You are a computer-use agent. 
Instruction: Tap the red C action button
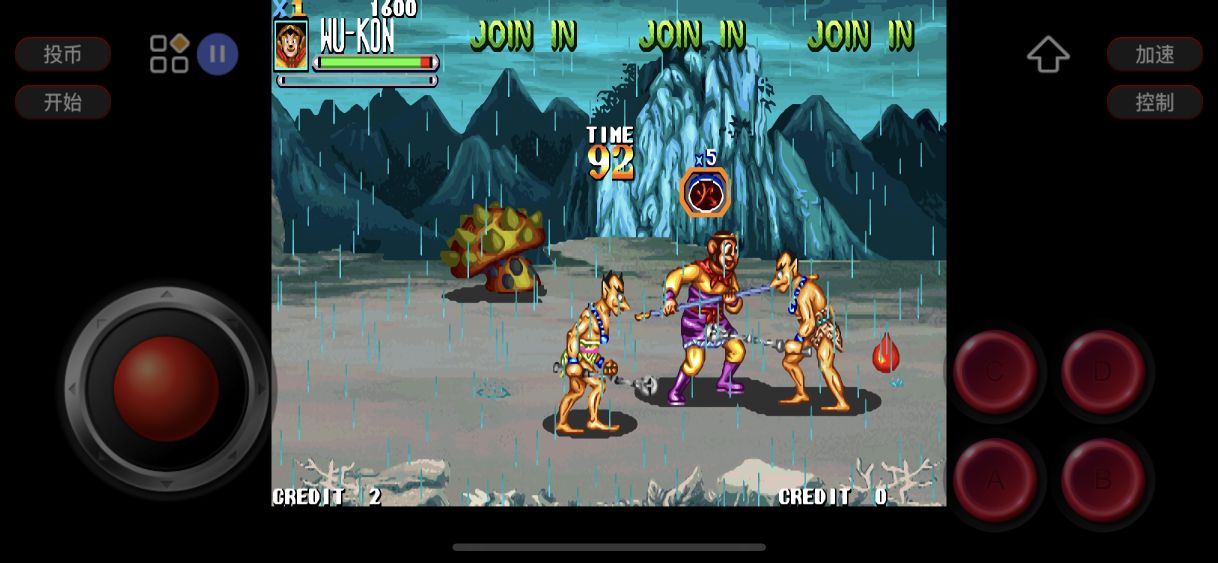pos(995,372)
